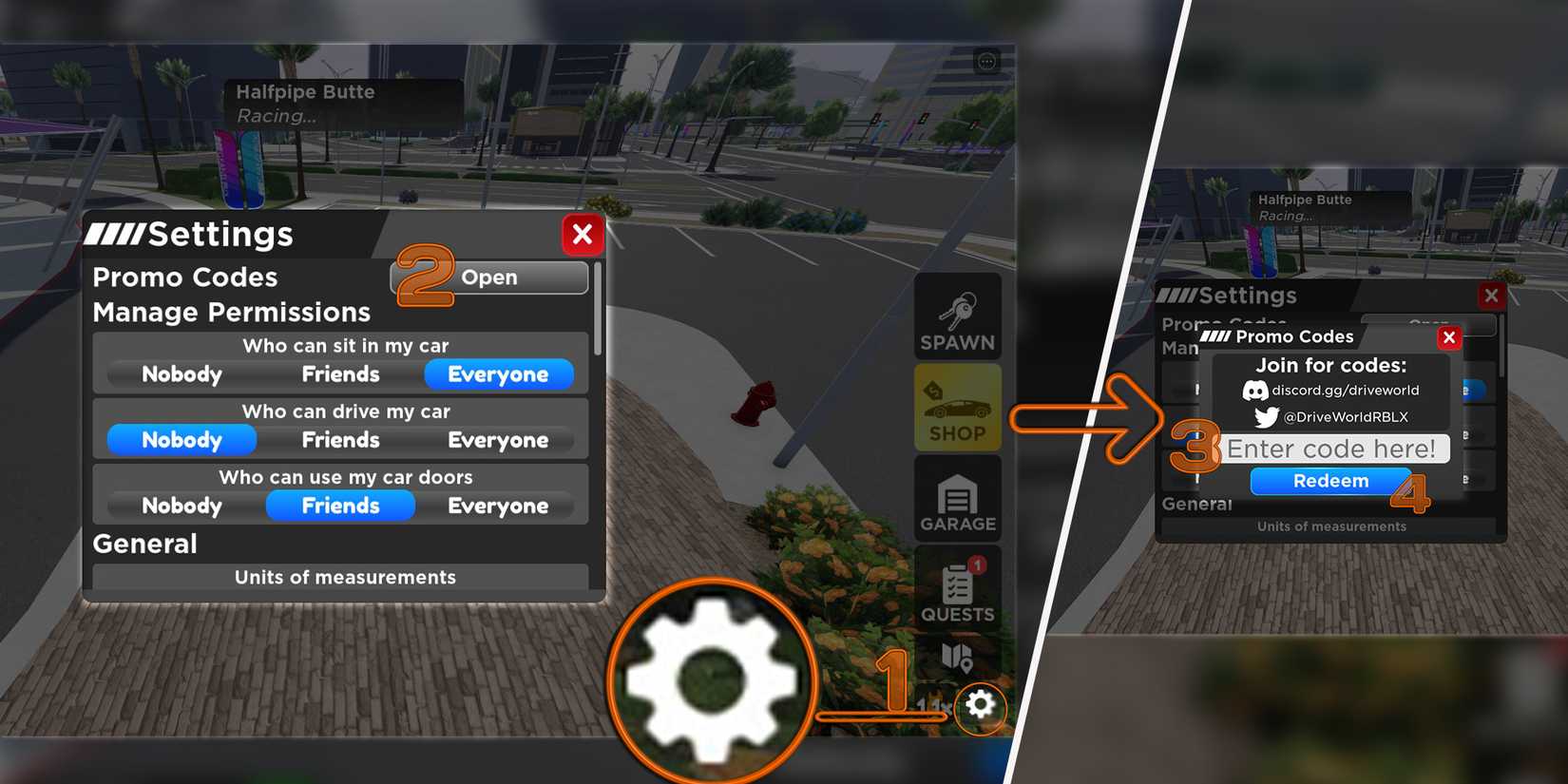The width and height of the screenshot is (1568, 784).
Task: Open the GARAGE panel icon
Action: 957,497
